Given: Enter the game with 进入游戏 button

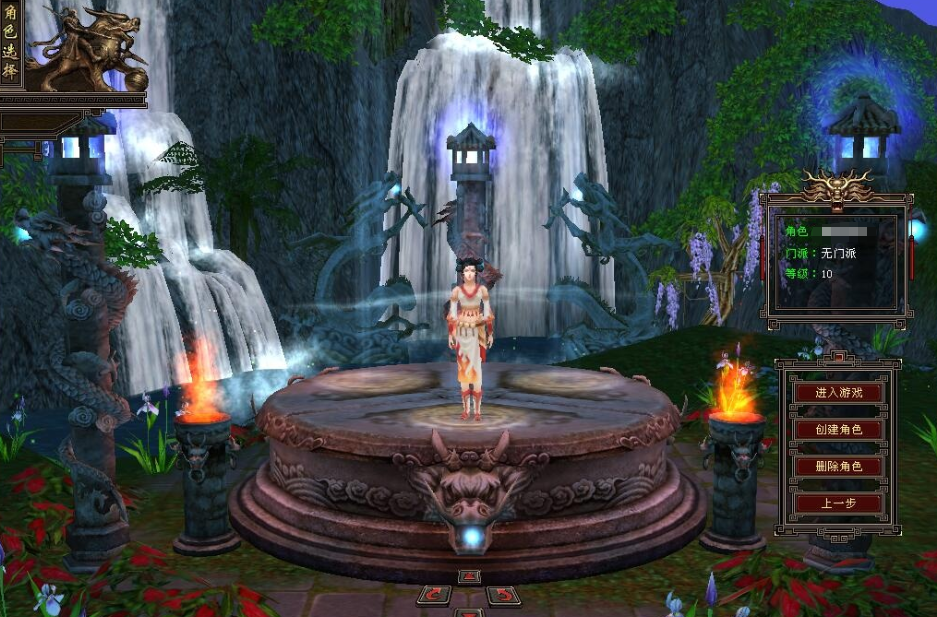Looking at the screenshot, I should pyautogui.click(x=839, y=393).
